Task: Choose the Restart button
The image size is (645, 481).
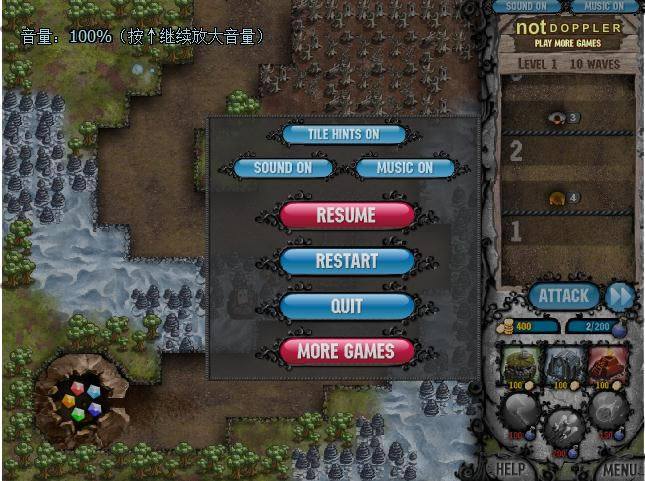Action: pos(346,261)
